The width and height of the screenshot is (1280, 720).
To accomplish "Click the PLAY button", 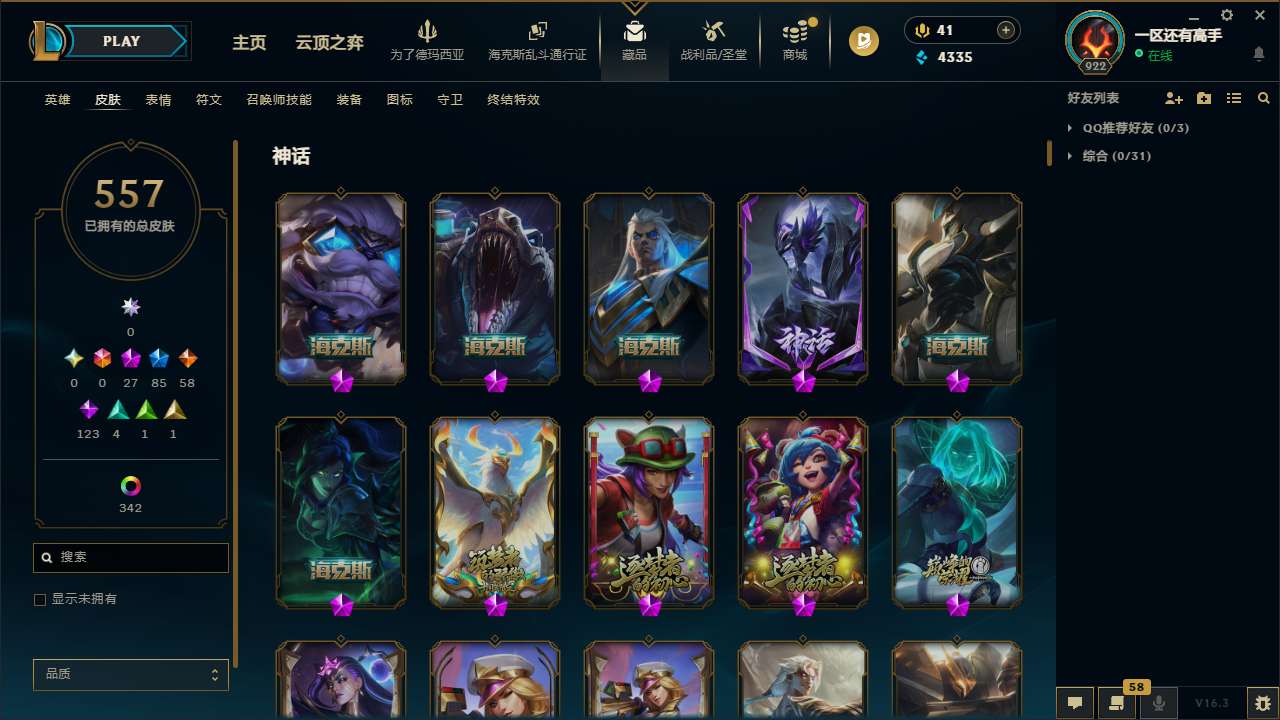I will (x=120, y=41).
